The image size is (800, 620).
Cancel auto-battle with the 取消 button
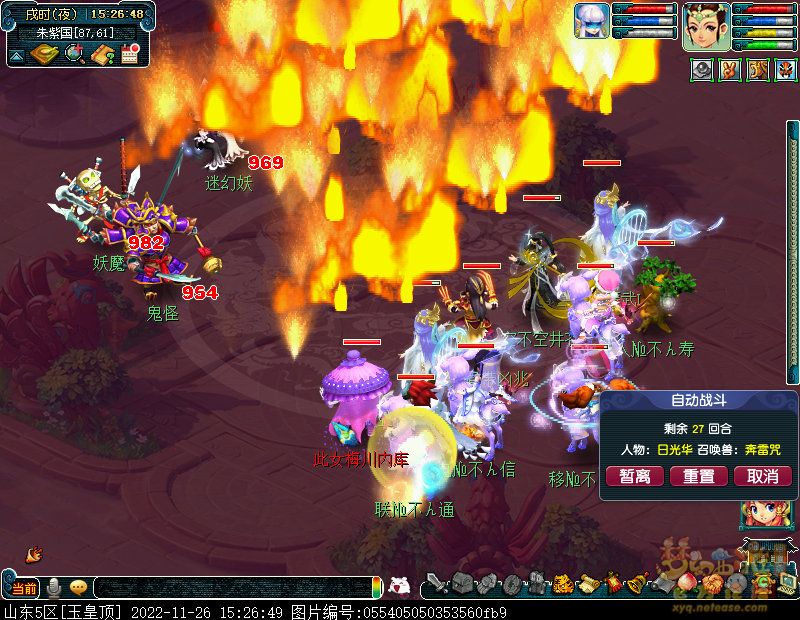coord(763,476)
